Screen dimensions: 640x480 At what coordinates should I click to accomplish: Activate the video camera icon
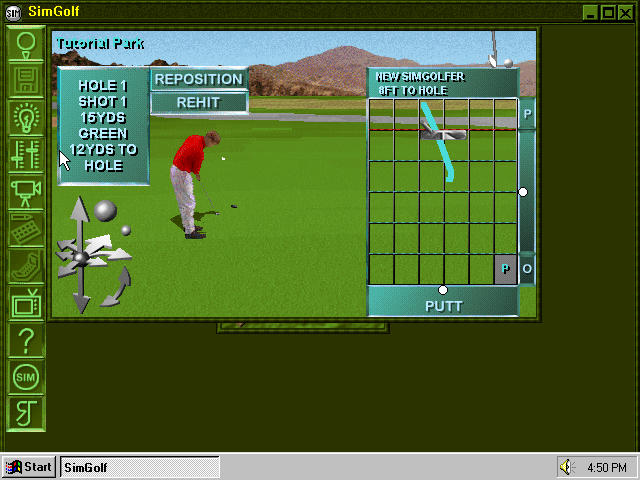[27, 191]
